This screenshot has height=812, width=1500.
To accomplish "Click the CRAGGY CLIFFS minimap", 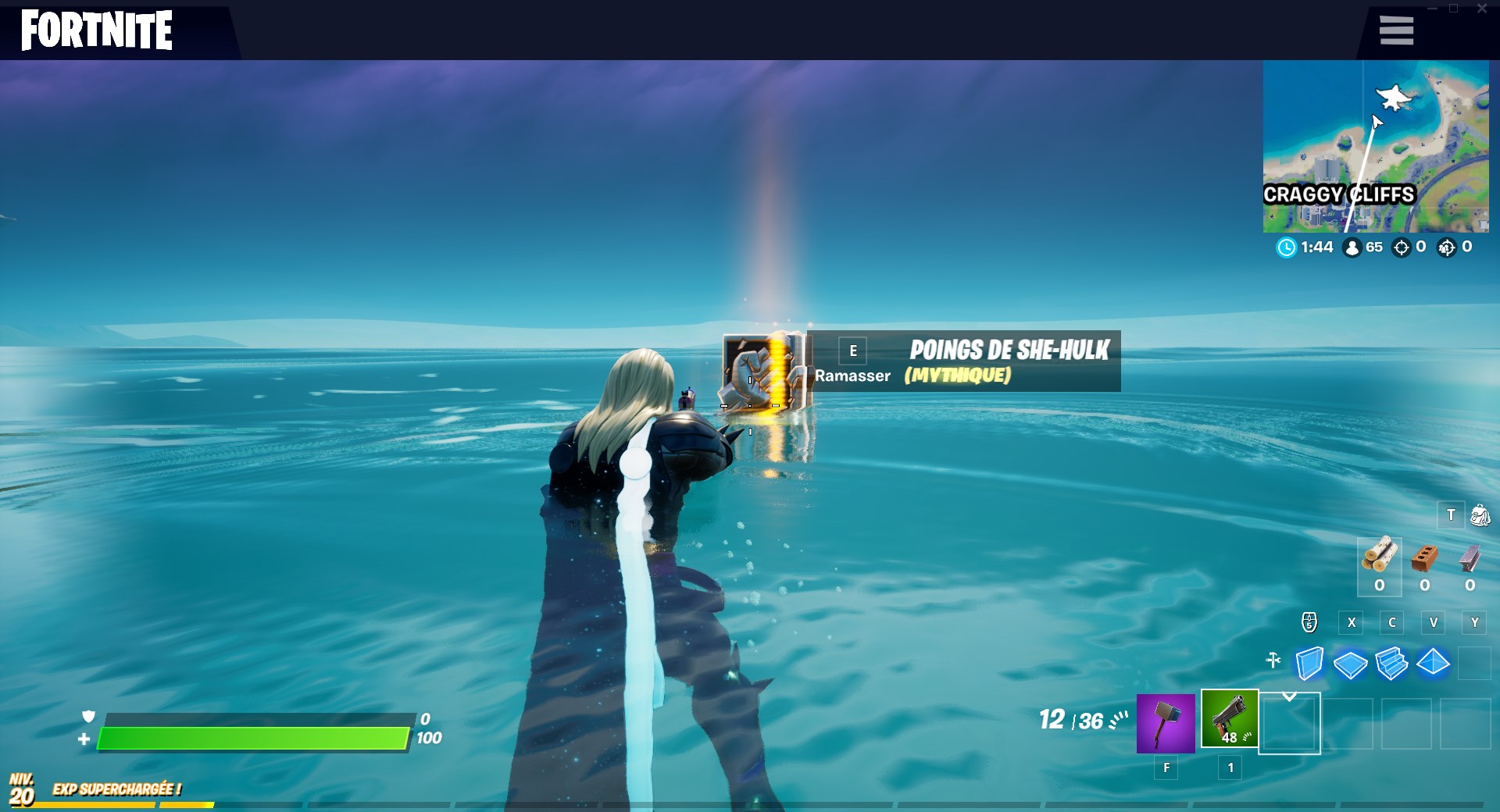I will coord(1377,148).
